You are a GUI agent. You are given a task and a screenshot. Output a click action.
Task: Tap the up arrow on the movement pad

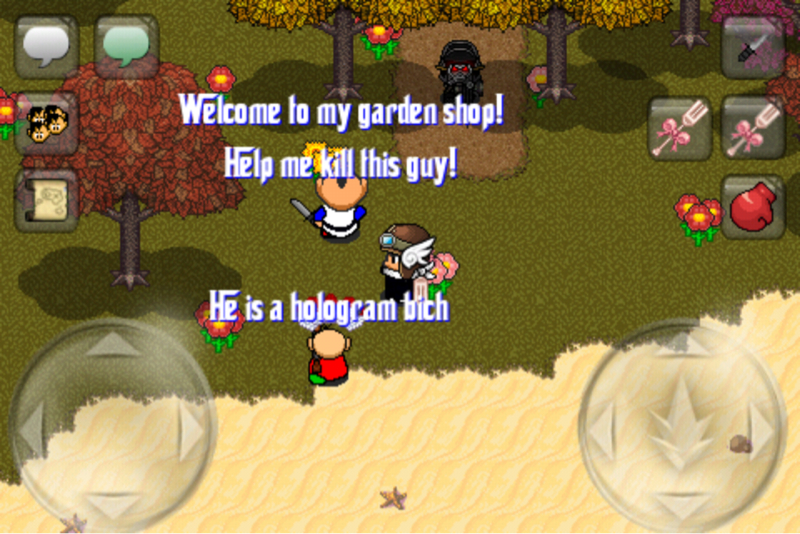(x=112, y=347)
